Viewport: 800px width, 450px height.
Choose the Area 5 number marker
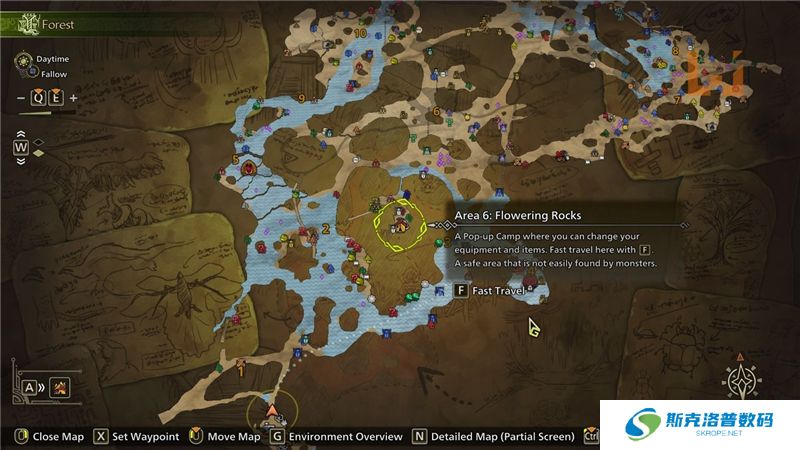click(x=235, y=159)
